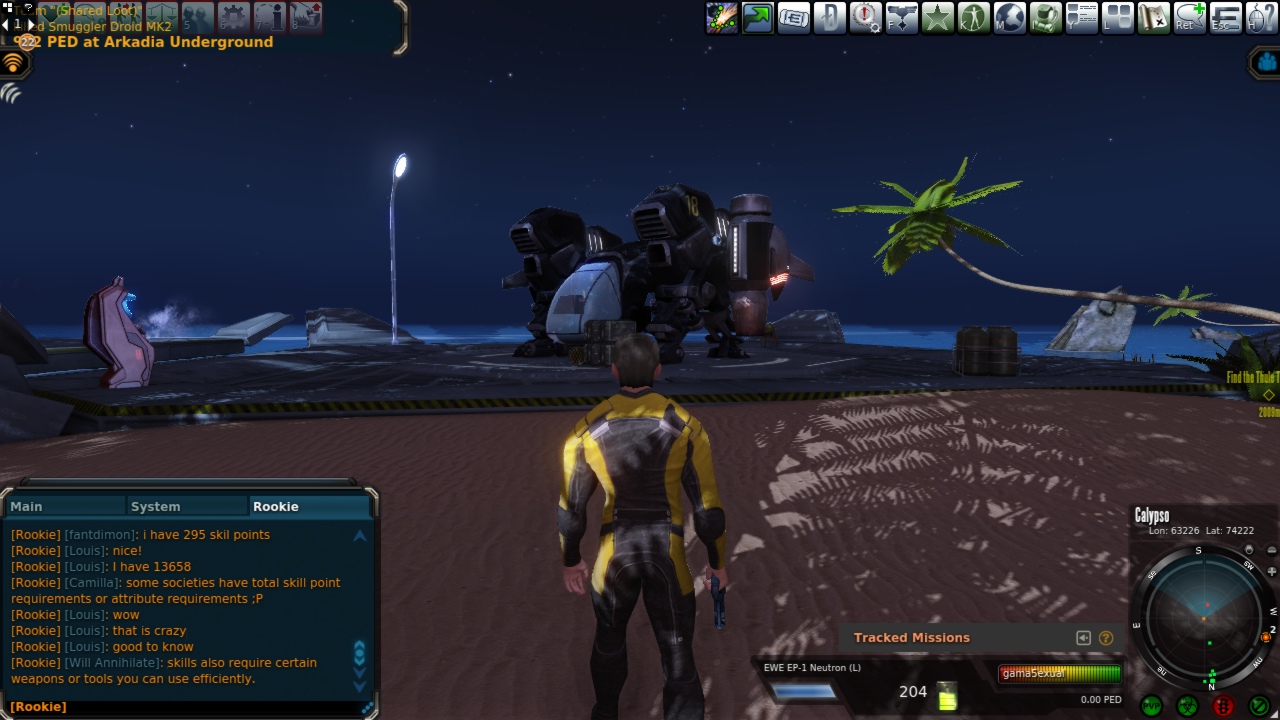Open the speech bubble with green plus
This screenshot has width=1280, height=720.
(1189, 17)
